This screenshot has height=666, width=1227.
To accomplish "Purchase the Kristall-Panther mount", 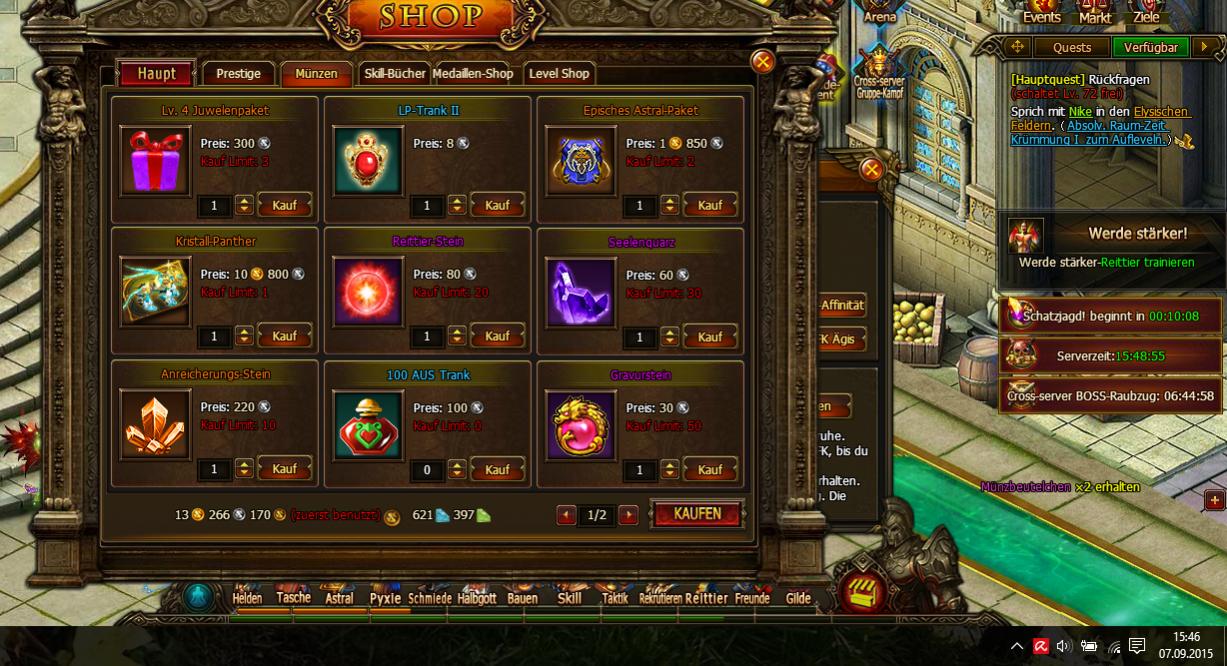I will [284, 337].
